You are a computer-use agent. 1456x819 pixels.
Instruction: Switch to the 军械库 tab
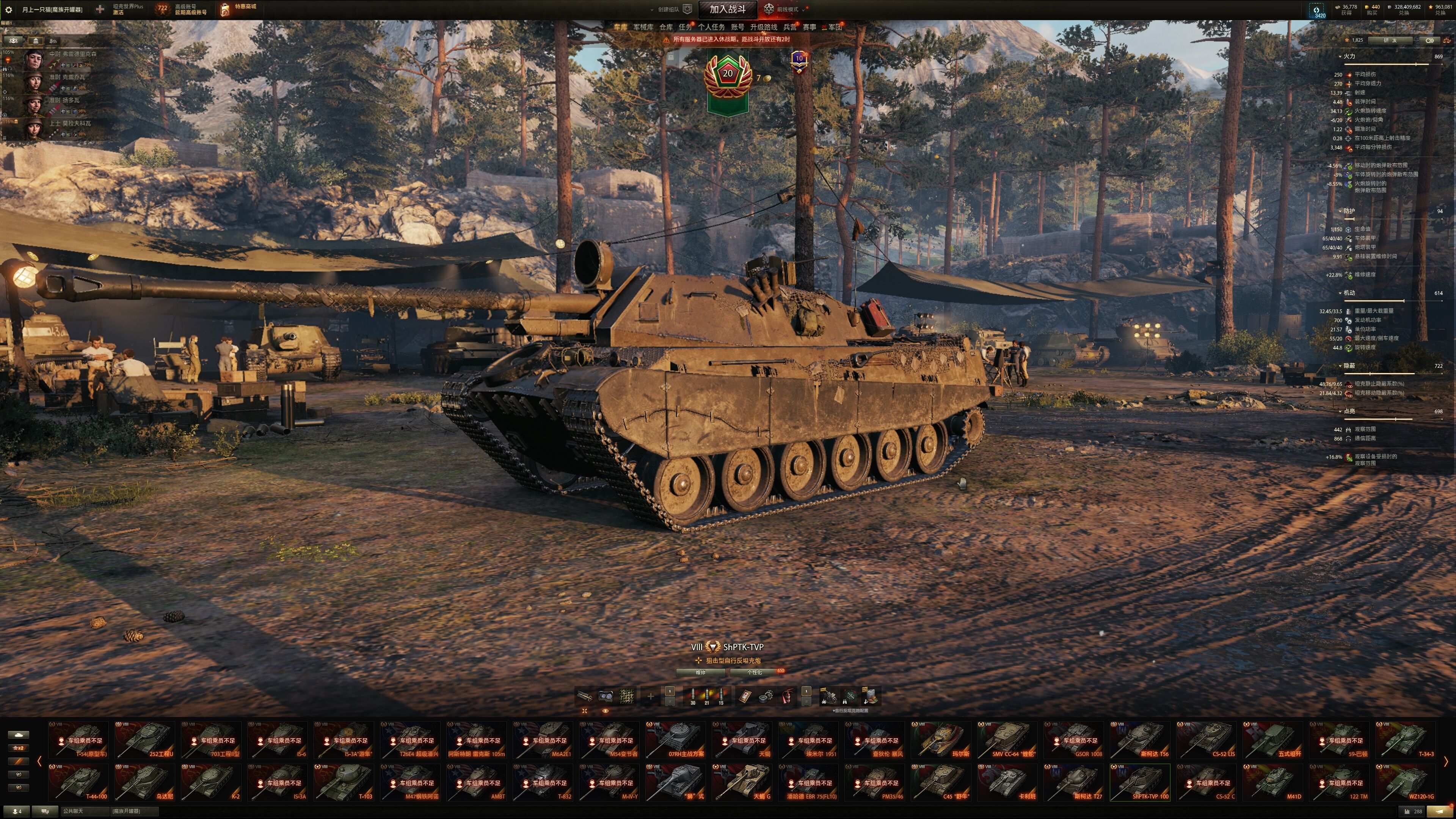(643, 27)
